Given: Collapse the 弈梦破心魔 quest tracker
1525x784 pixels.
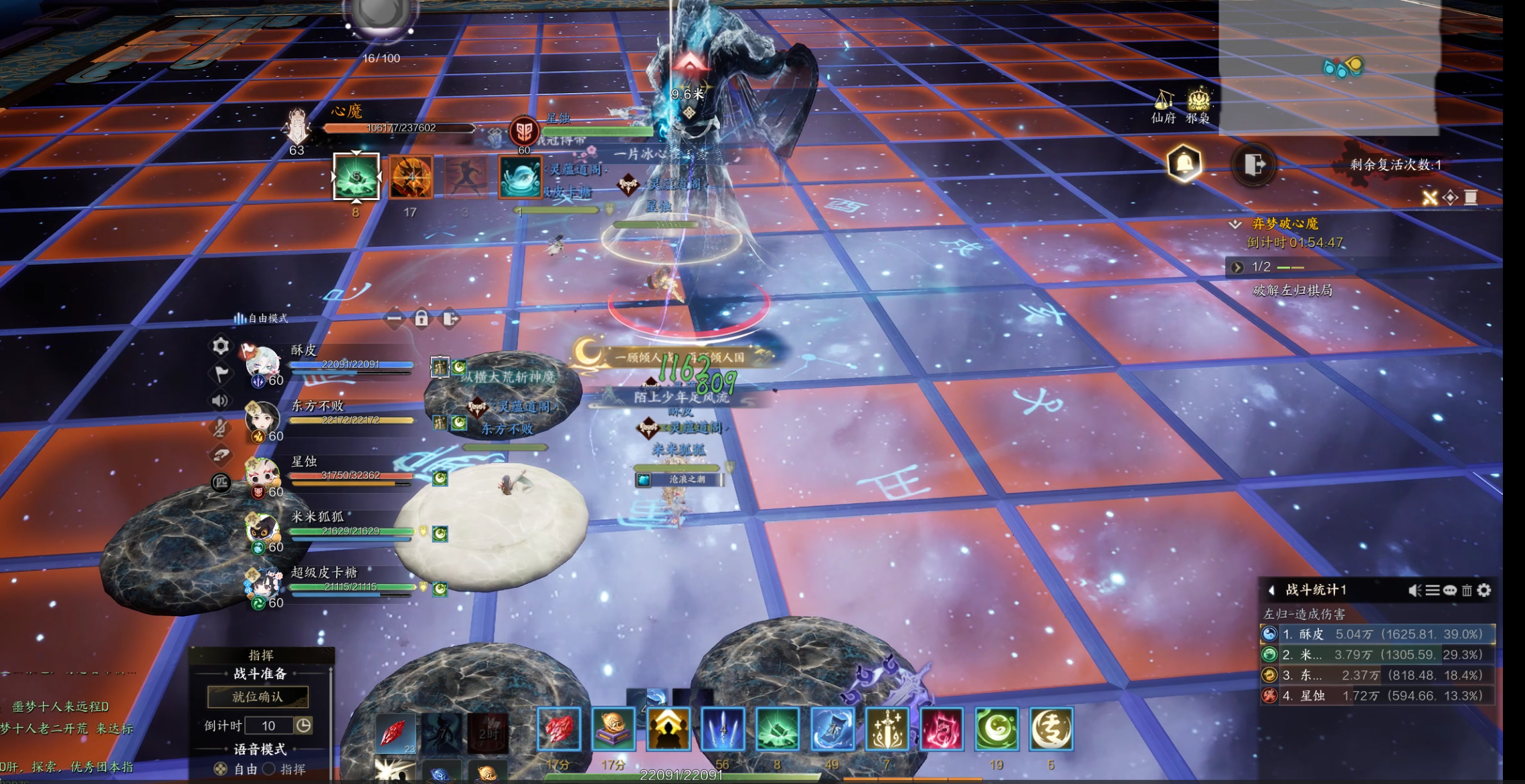Looking at the screenshot, I should coord(1235,224).
